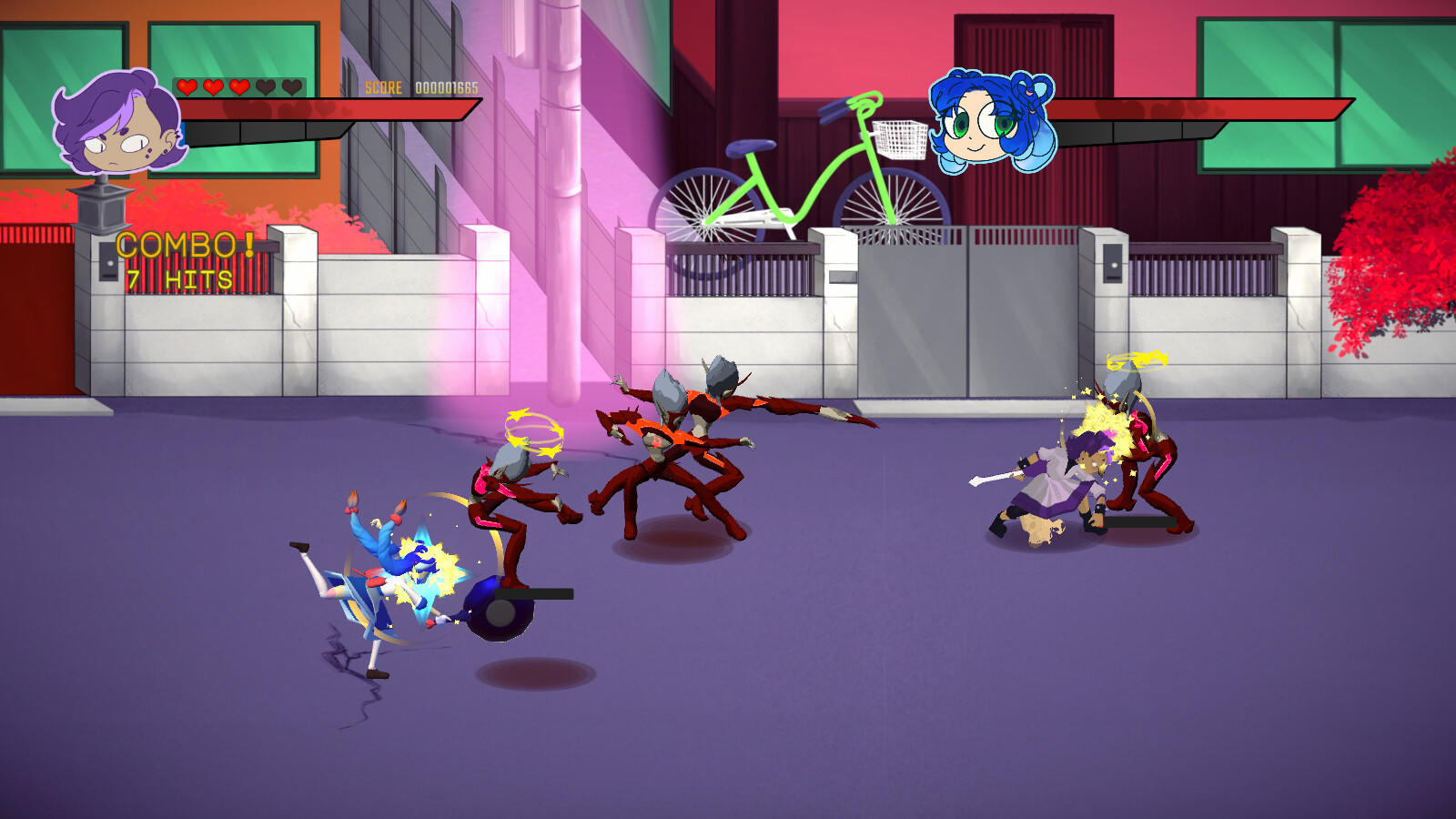Click the score value 000001665
The width and height of the screenshot is (1456, 819).
pyautogui.click(x=448, y=87)
